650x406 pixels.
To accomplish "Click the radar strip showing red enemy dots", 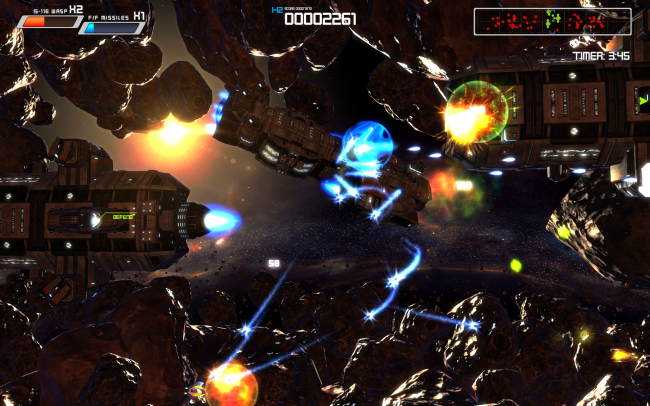I will coord(552,20).
